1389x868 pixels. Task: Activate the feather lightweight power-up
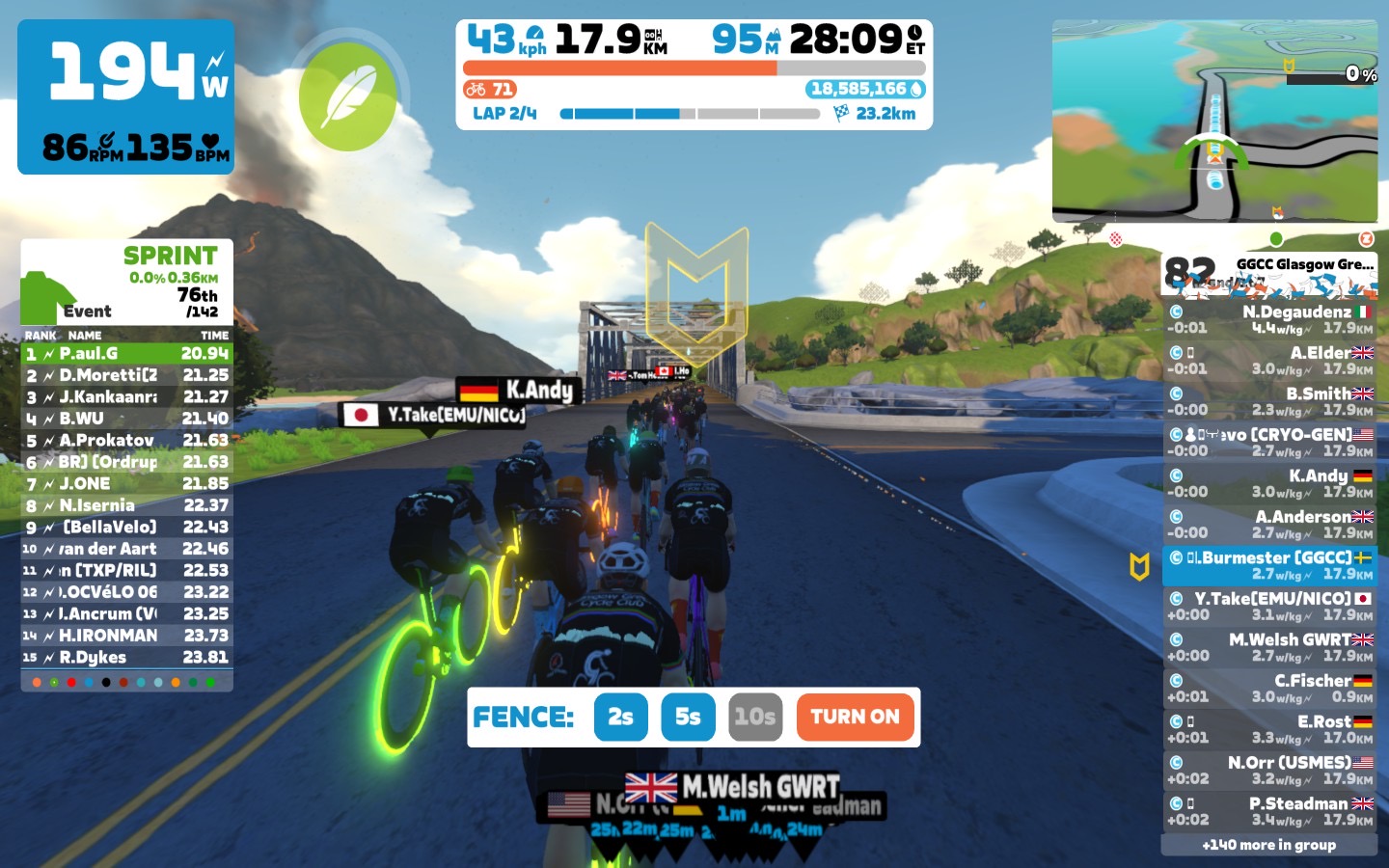coord(347,97)
